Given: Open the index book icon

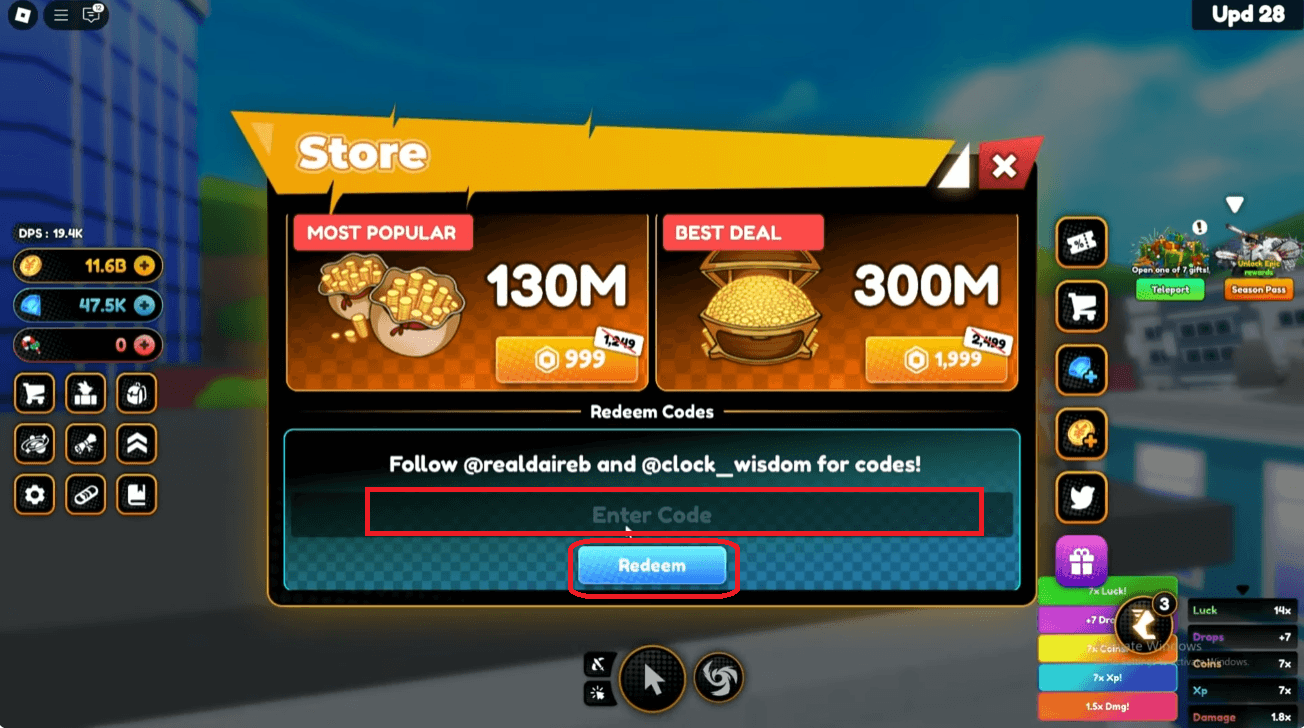Looking at the screenshot, I should [x=136, y=495].
